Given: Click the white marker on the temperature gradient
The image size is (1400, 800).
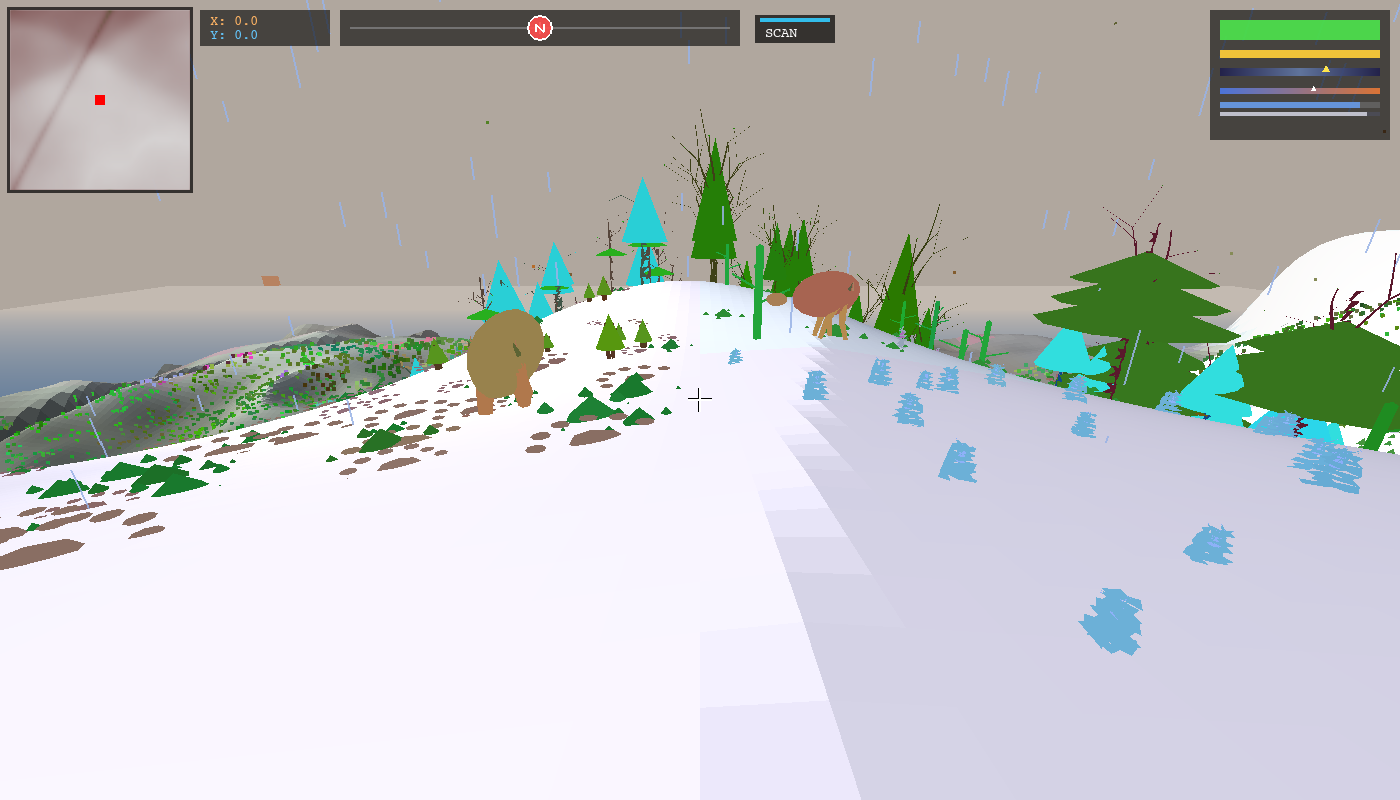Looking at the screenshot, I should click(x=1314, y=89).
